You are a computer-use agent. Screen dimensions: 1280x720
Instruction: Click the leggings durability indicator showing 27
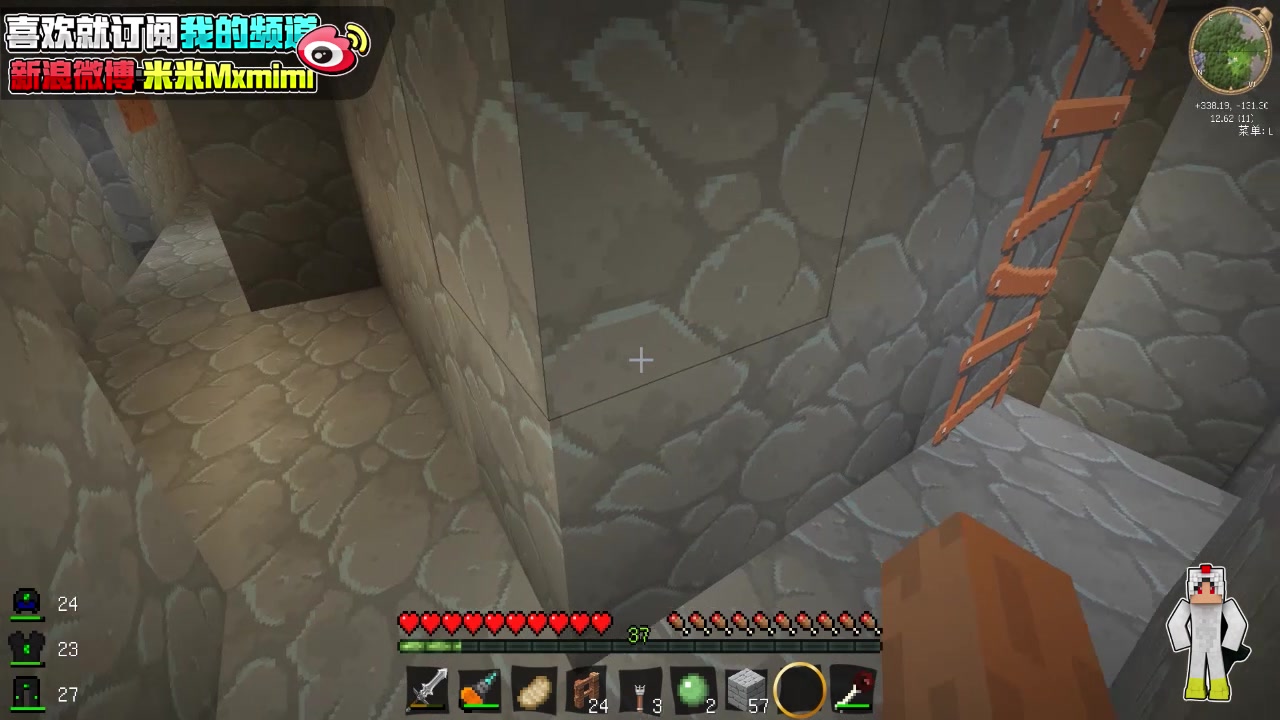tap(40, 693)
